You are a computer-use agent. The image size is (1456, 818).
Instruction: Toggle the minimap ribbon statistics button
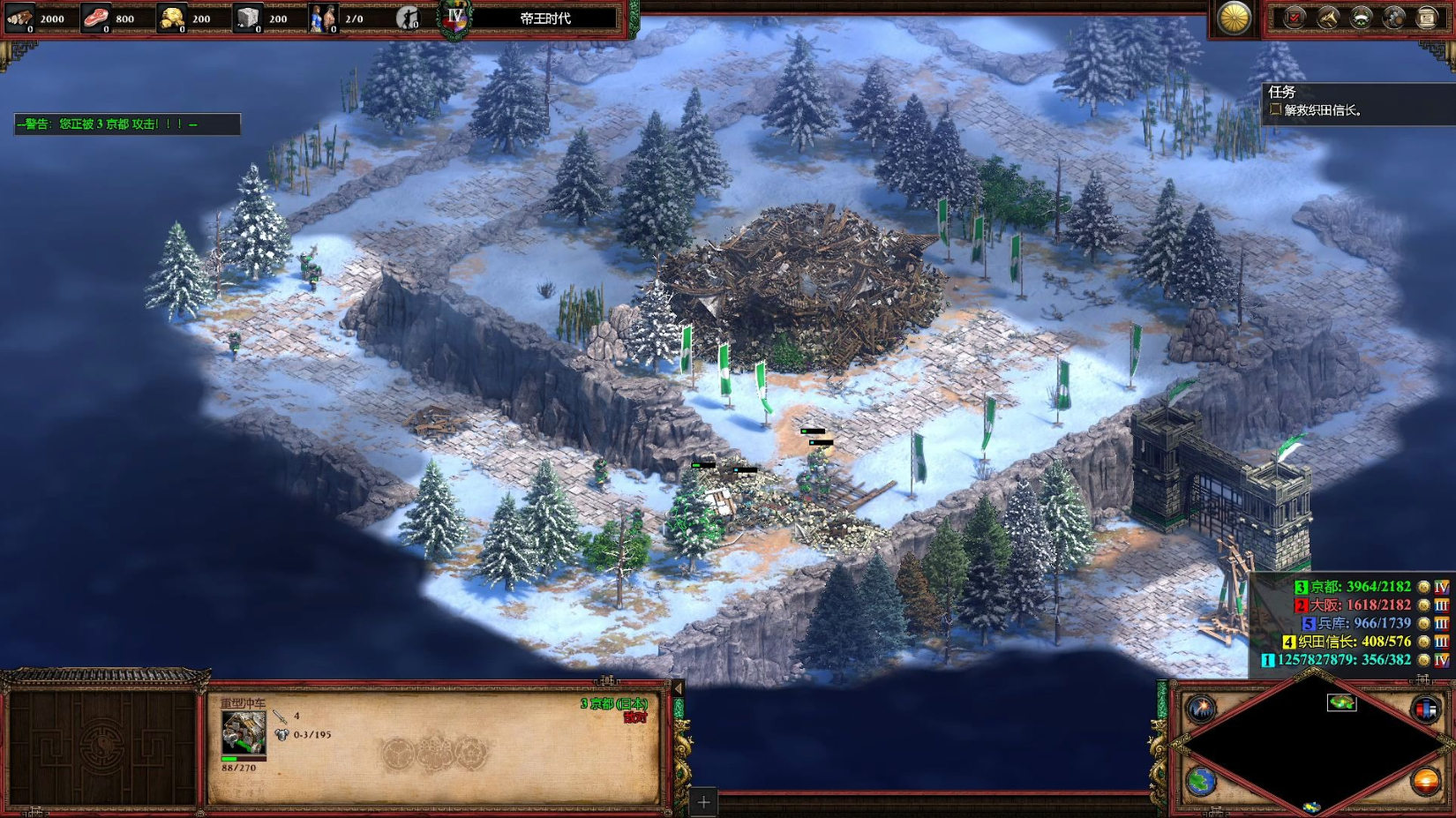[x=1425, y=708]
